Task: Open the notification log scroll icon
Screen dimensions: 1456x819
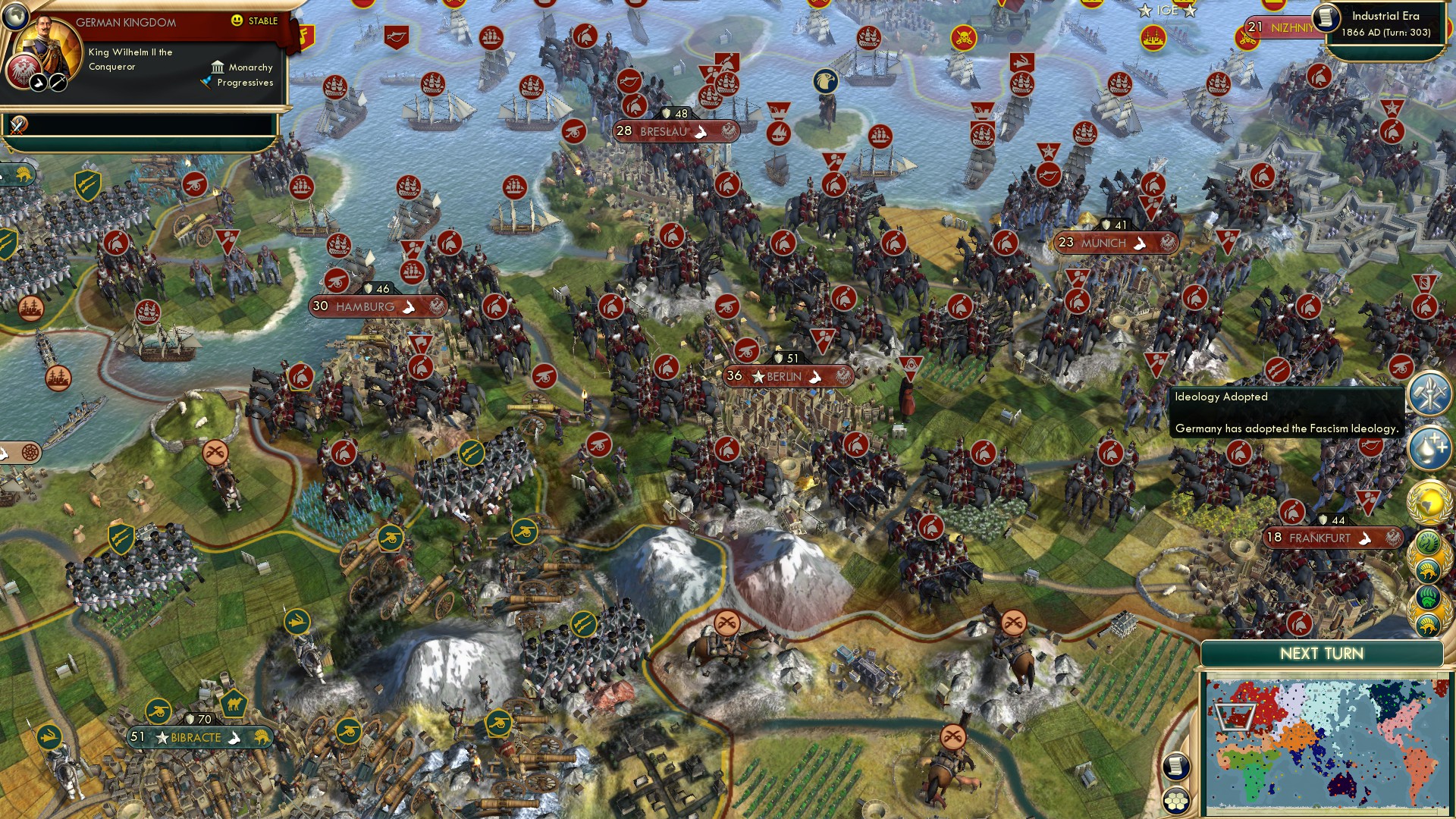Action: [x=1176, y=765]
